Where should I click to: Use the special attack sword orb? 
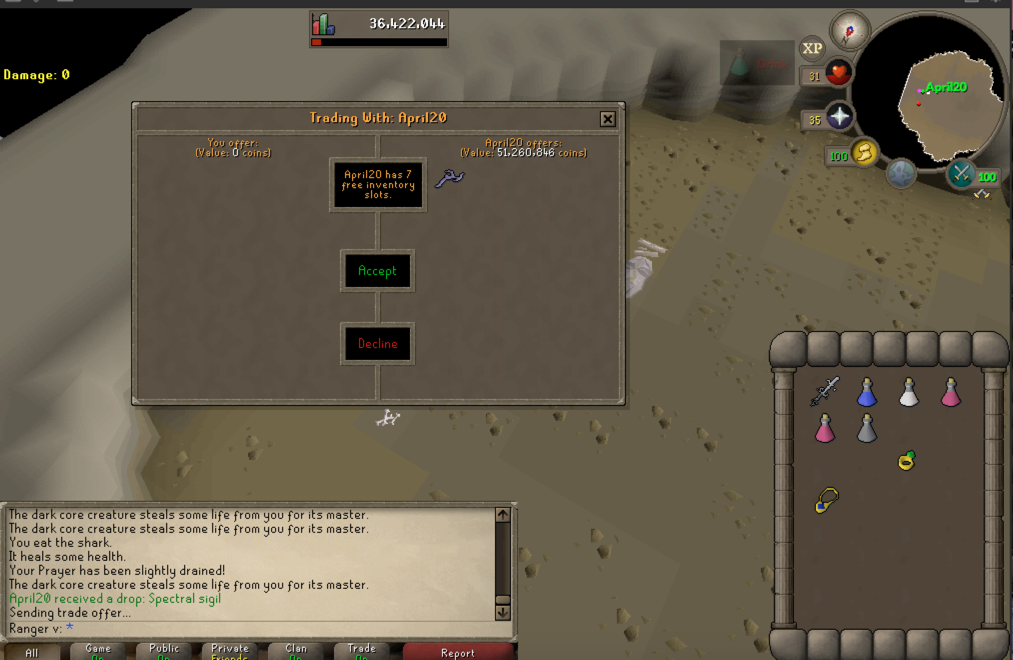tap(962, 174)
